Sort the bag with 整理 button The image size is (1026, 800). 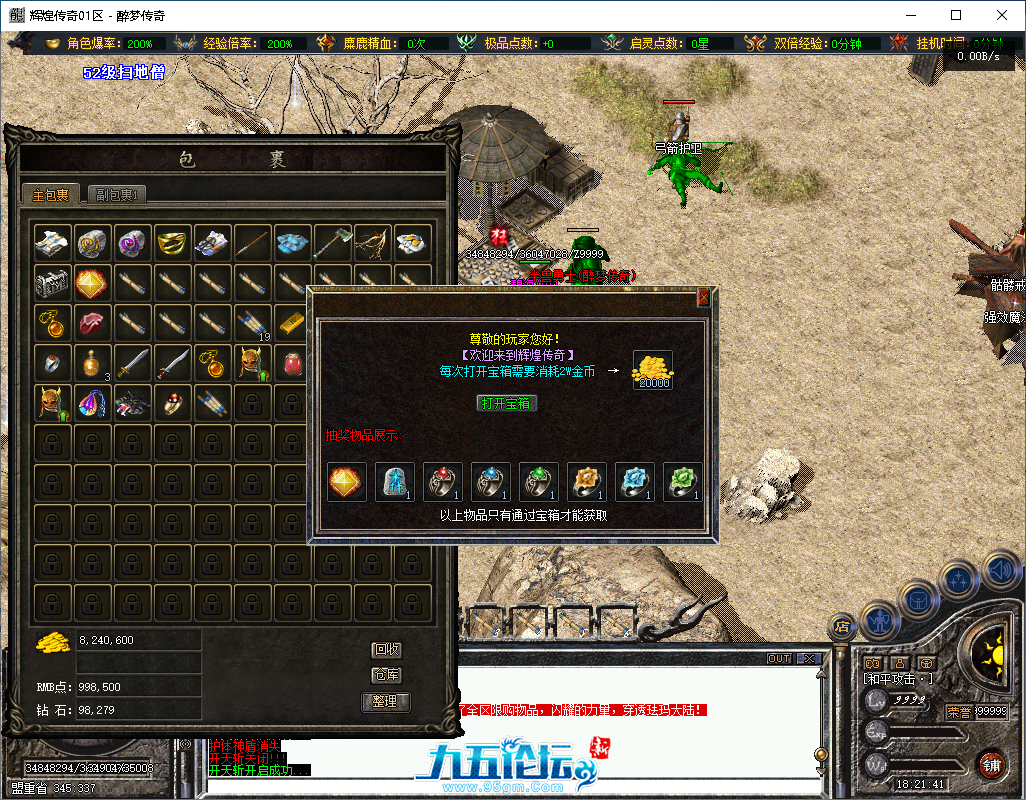386,702
